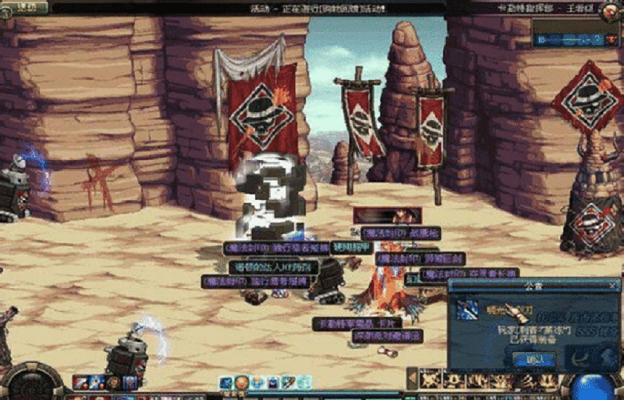The height and width of the screenshot is (400, 624).
Task: Click the skill bar left expand arrow
Action: tap(412, 379)
